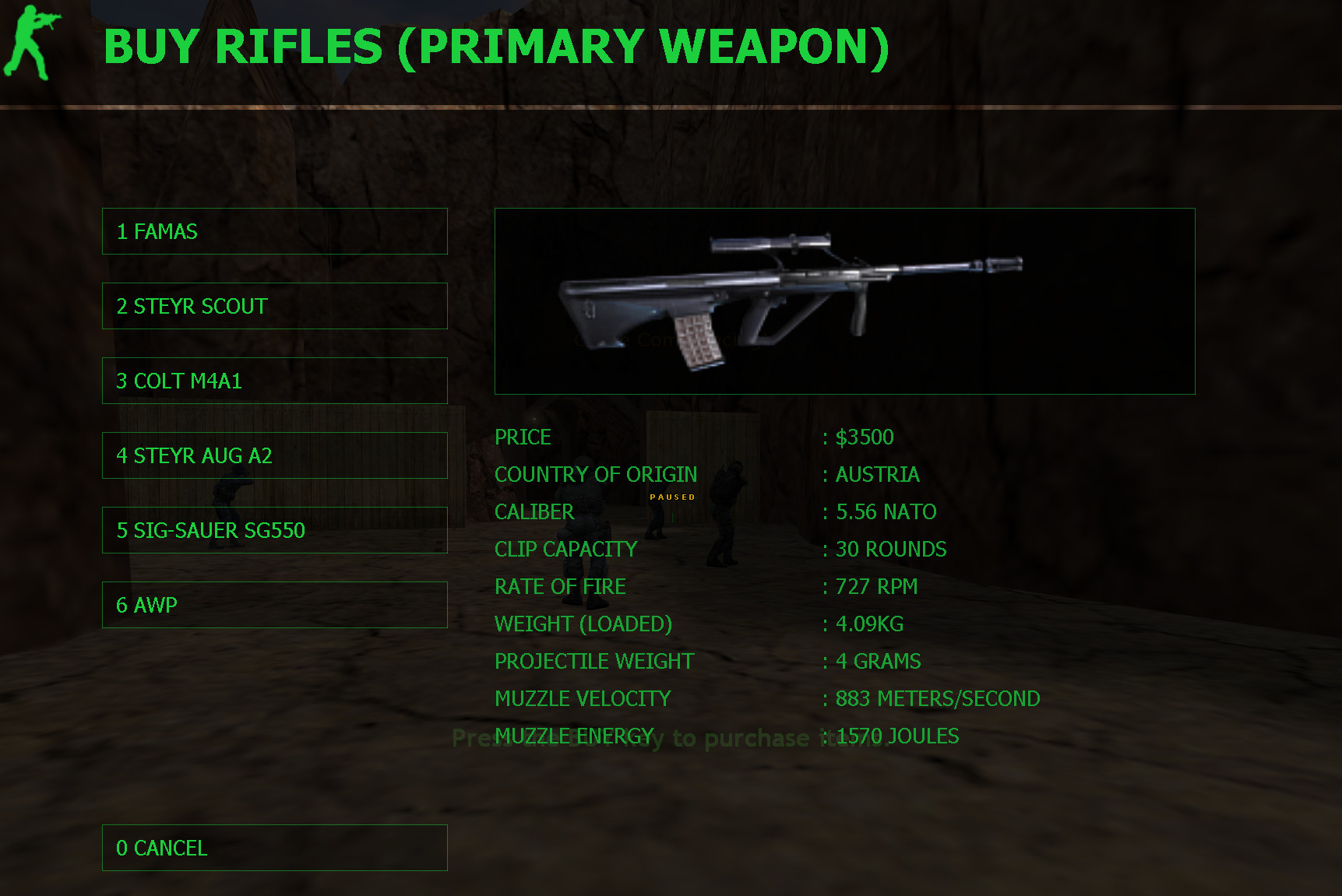1342x896 pixels.
Task: Select the Steyr Scout option
Action: click(x=274, y=306)
